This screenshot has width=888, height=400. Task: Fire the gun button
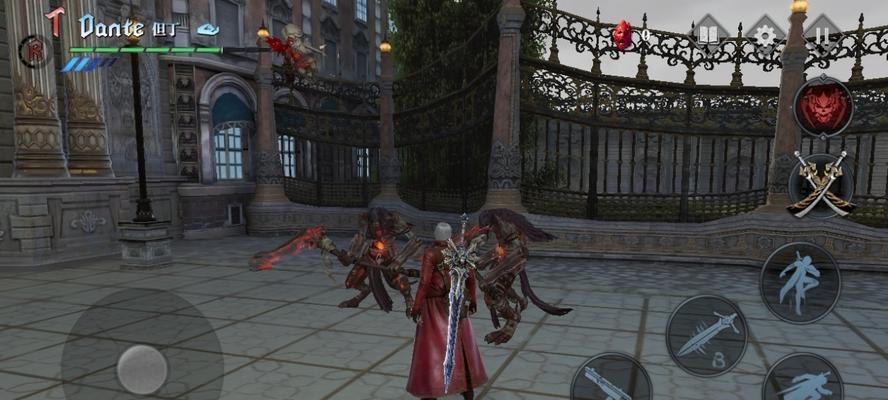610,381
